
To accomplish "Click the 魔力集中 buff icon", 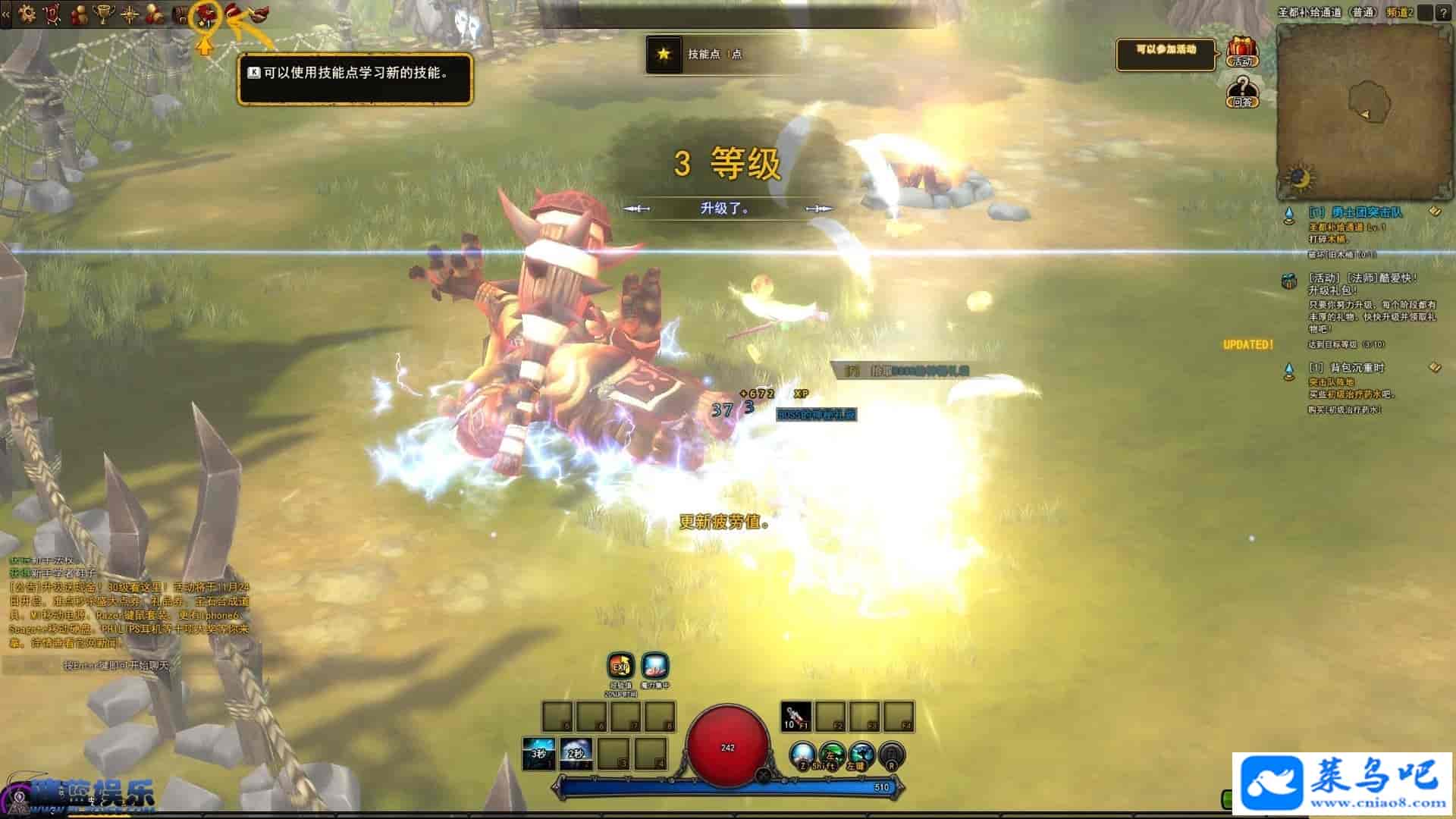I will [x=654, y=667].
